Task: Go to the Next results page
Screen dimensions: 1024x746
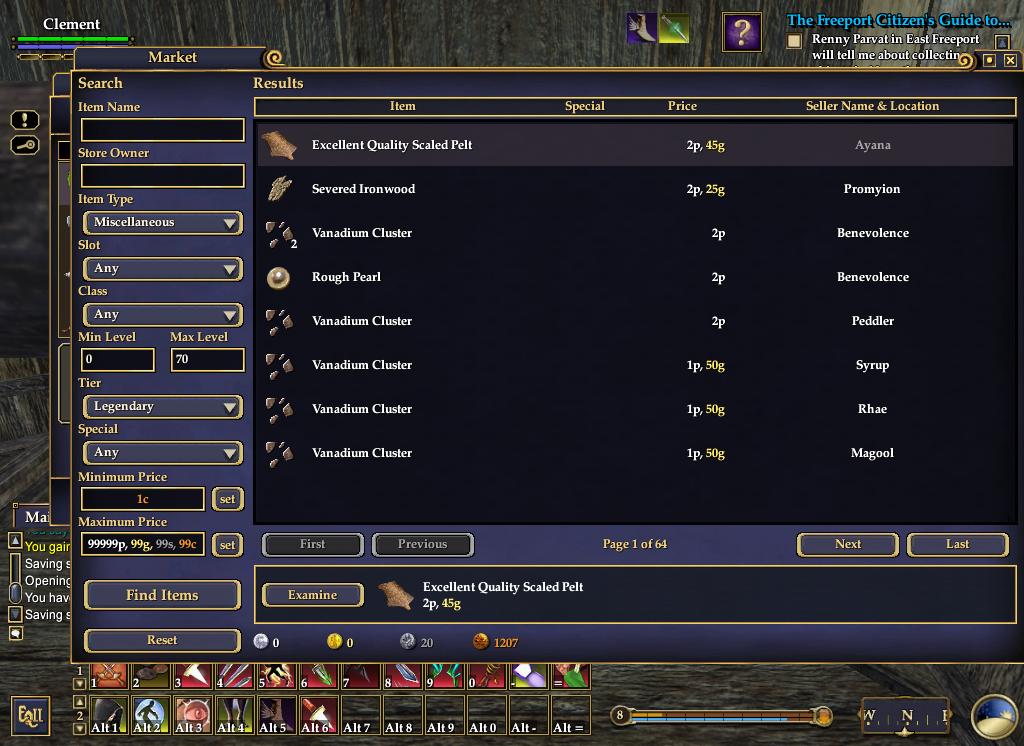Action: click(848, 544)
